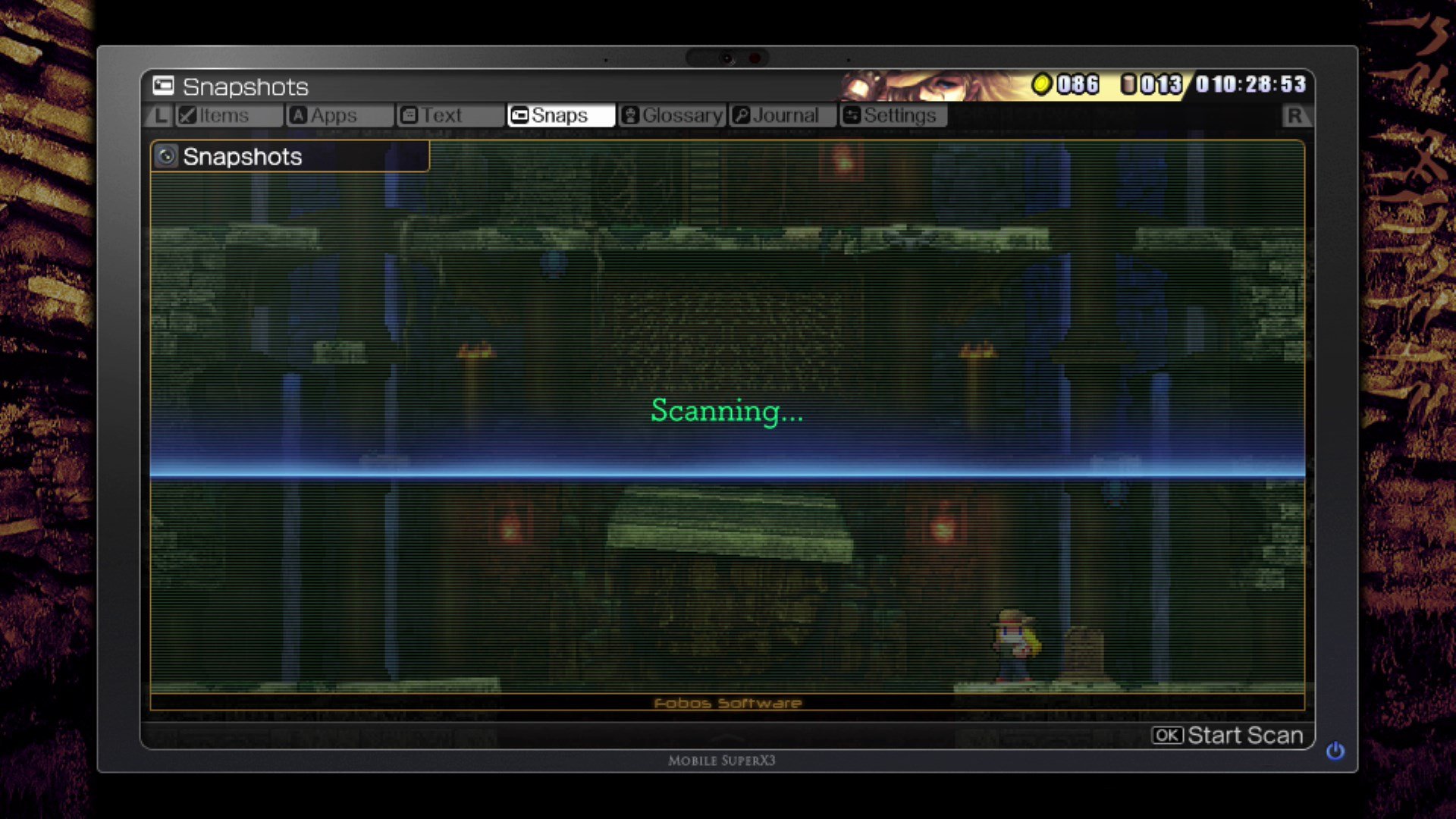Click the R shoulder button indicator
This screenshot has width=1456, height=819.
(1294, 115)
